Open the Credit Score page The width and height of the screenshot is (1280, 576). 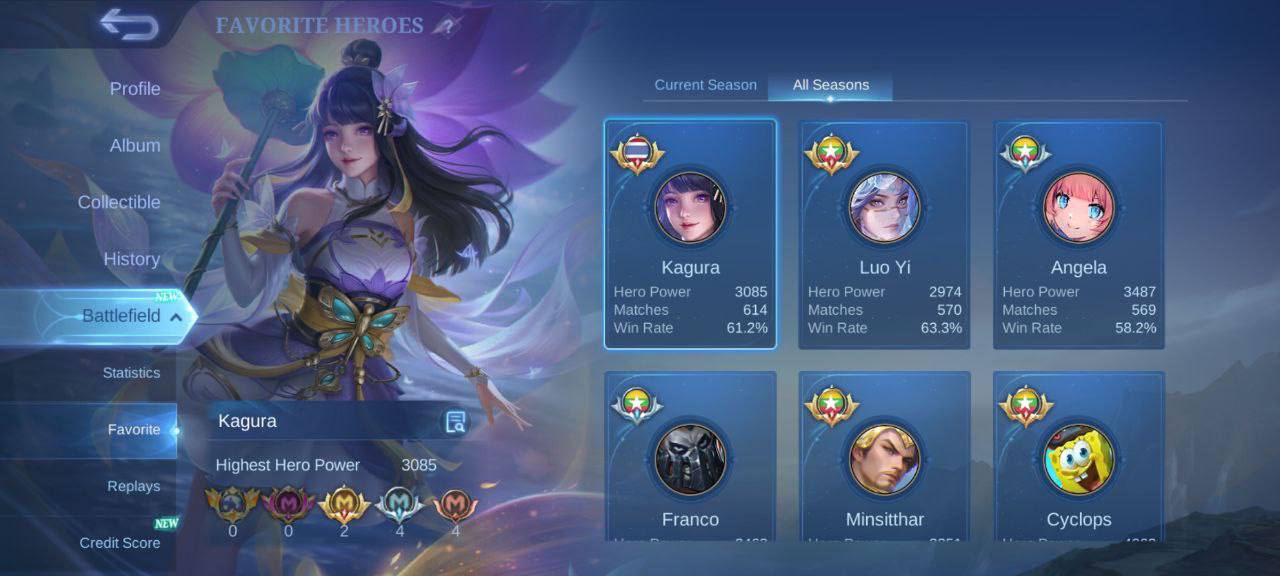click(x=120, y=543)
